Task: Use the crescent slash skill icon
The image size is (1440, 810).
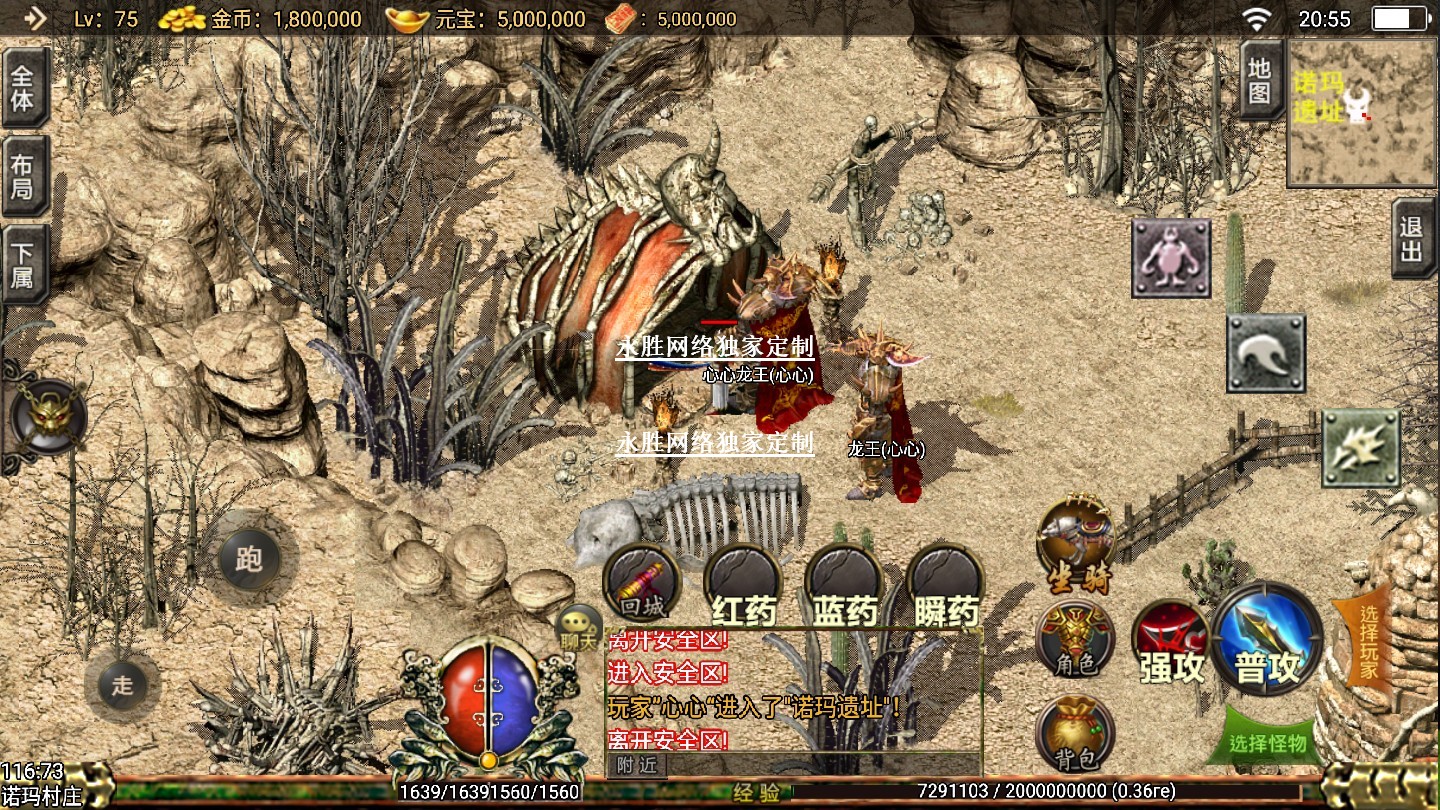Action: [1266, 352]
